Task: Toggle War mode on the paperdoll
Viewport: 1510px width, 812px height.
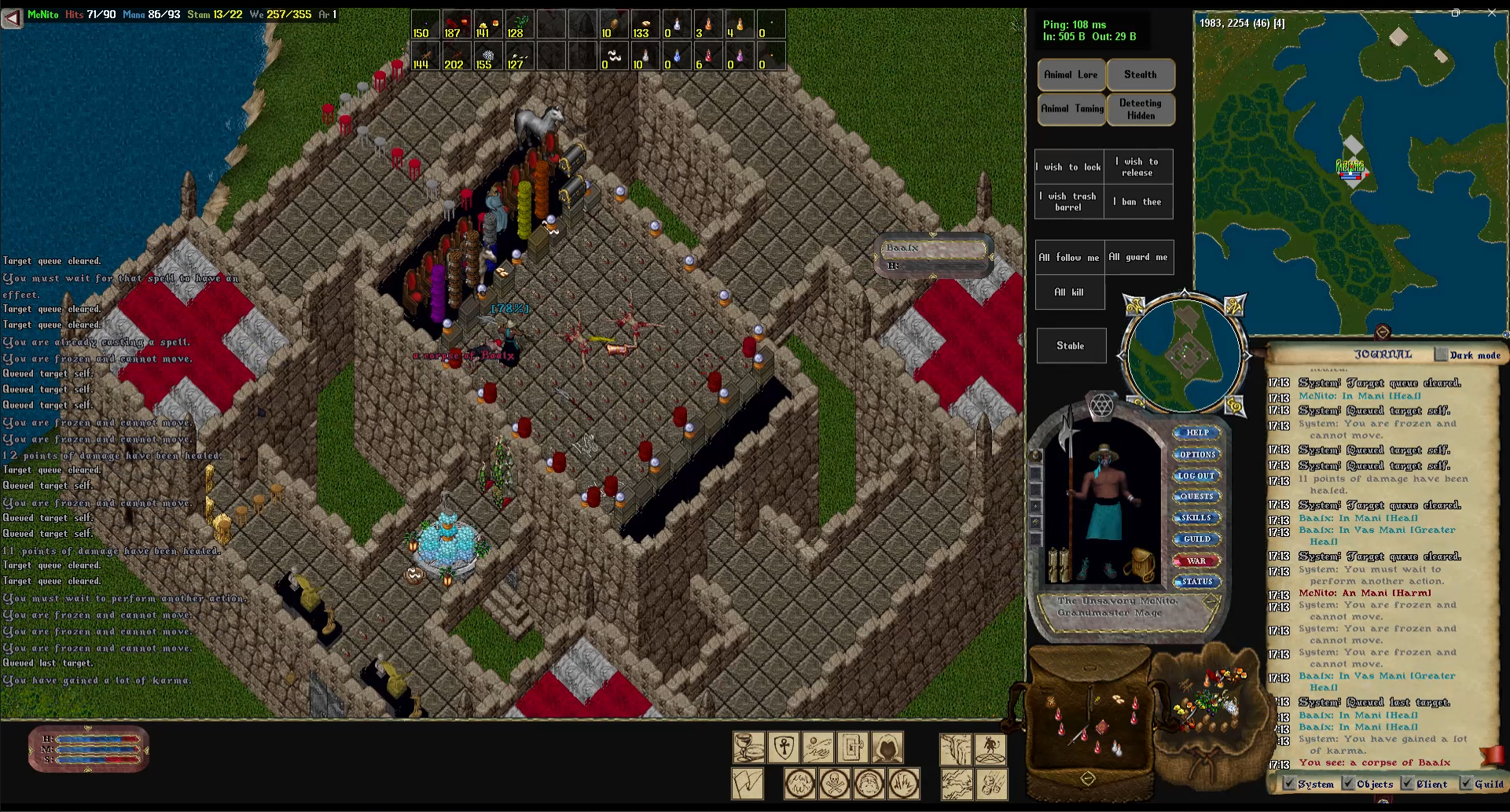Action: [x=1196, y=560]
